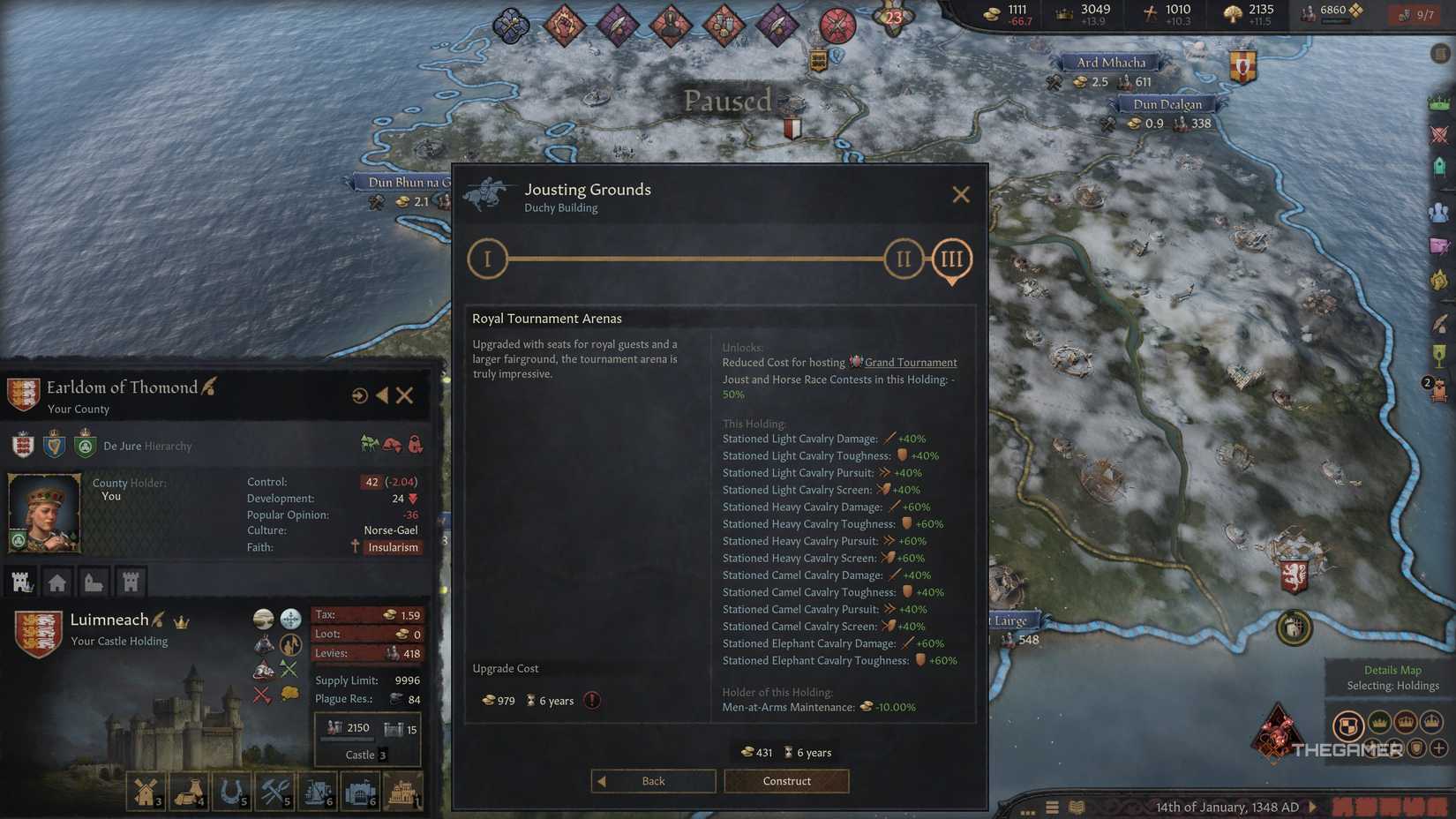Click the prestige icon in the top bar
This screenshot has height=819, width=1456.
coord(1061,13)
